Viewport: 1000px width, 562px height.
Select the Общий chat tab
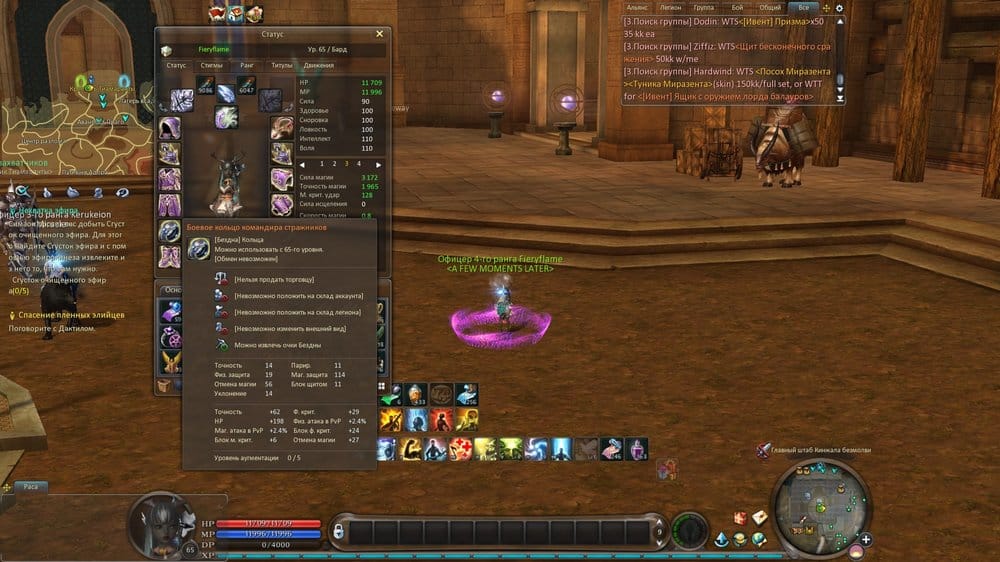coord(769,7)
